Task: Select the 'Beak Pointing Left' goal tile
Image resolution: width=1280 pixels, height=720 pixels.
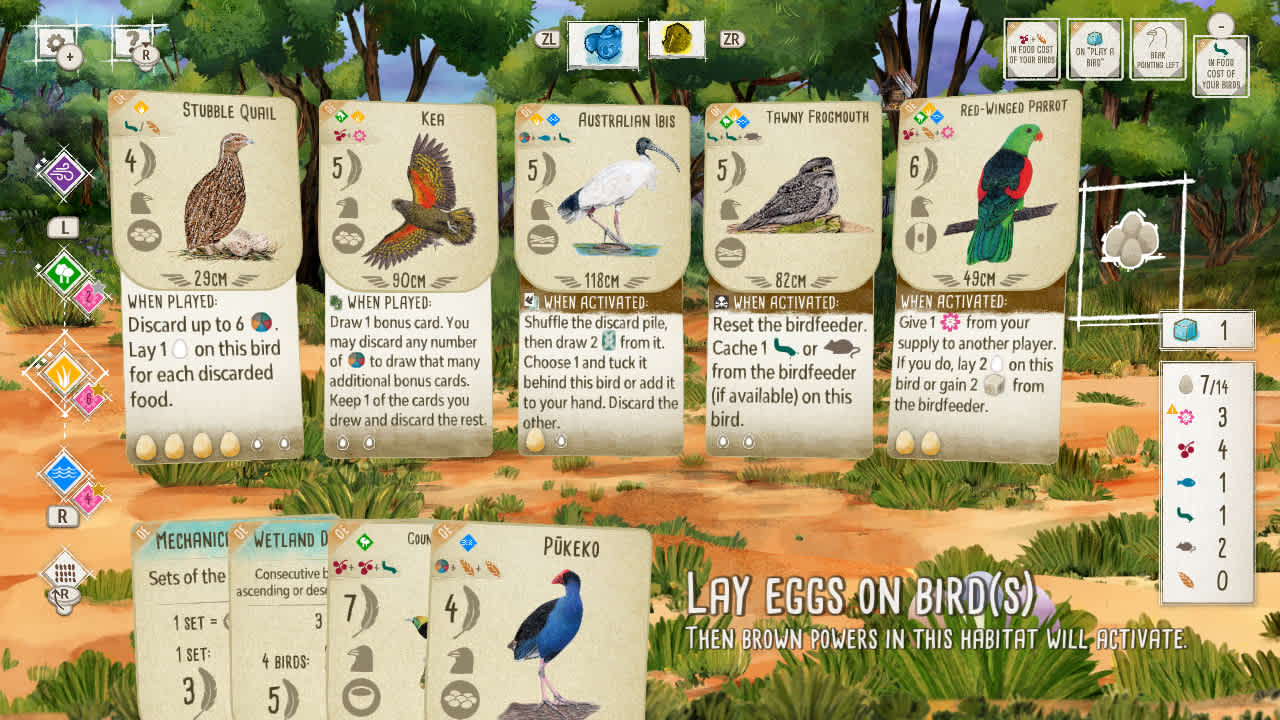Action: tap(1156, 47)
